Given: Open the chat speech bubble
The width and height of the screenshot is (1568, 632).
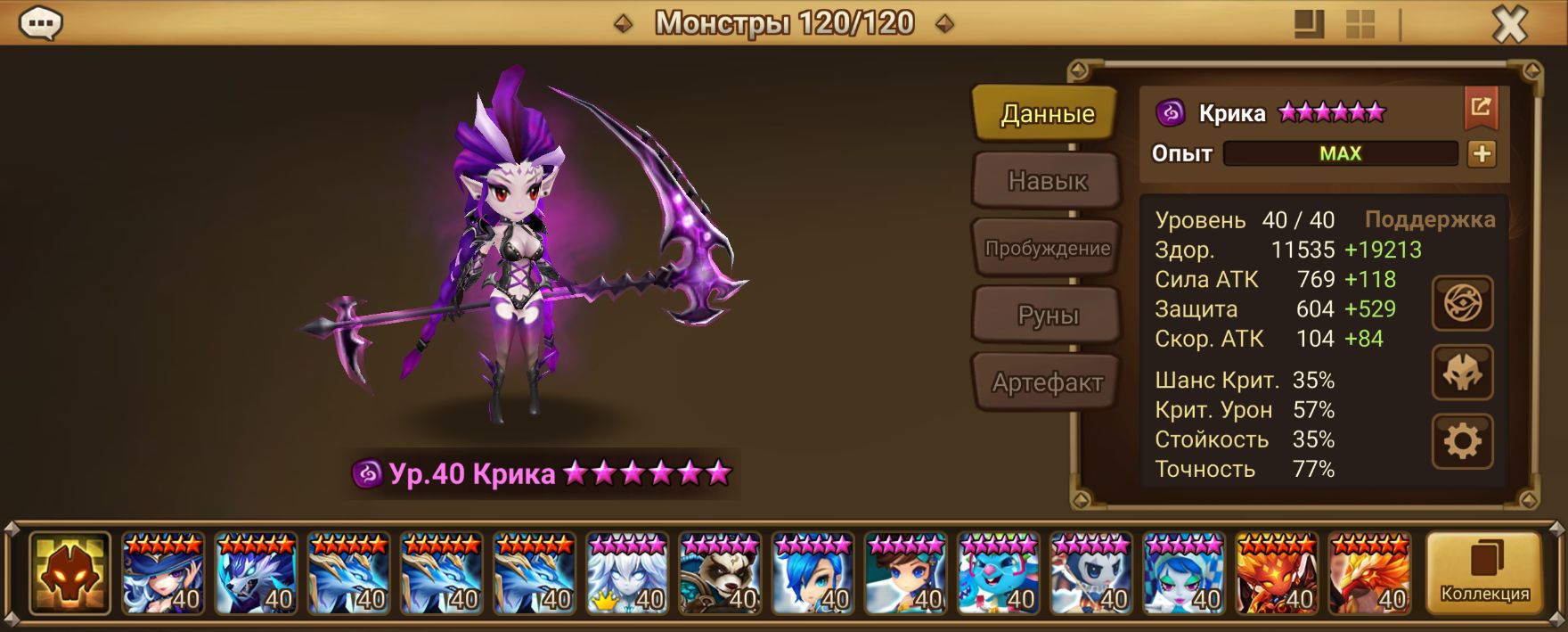Looking at the screenshot, I should click(40, 23).
